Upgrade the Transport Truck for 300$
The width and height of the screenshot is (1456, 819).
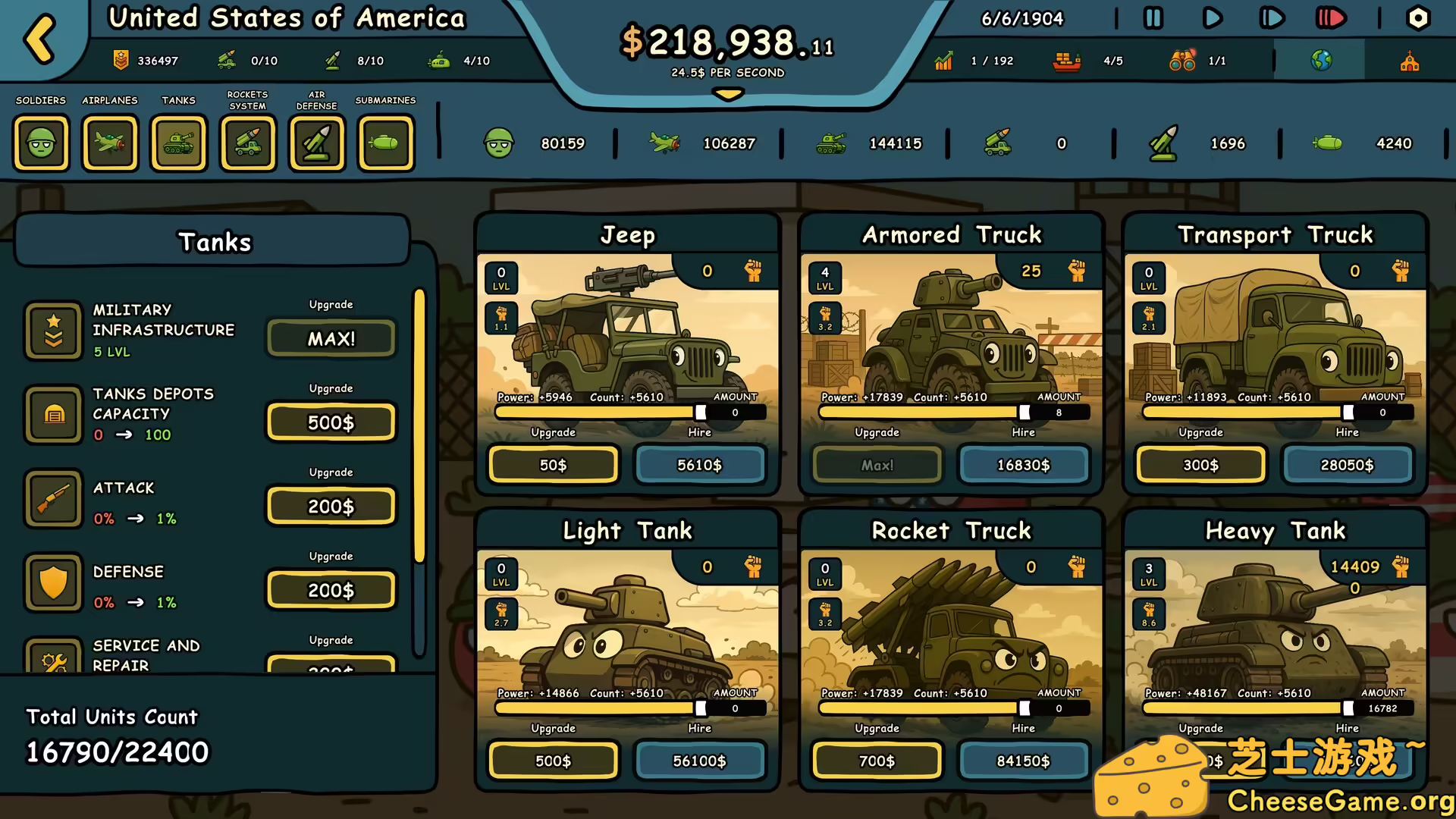pyautogui.click(x=1200, y=465)
